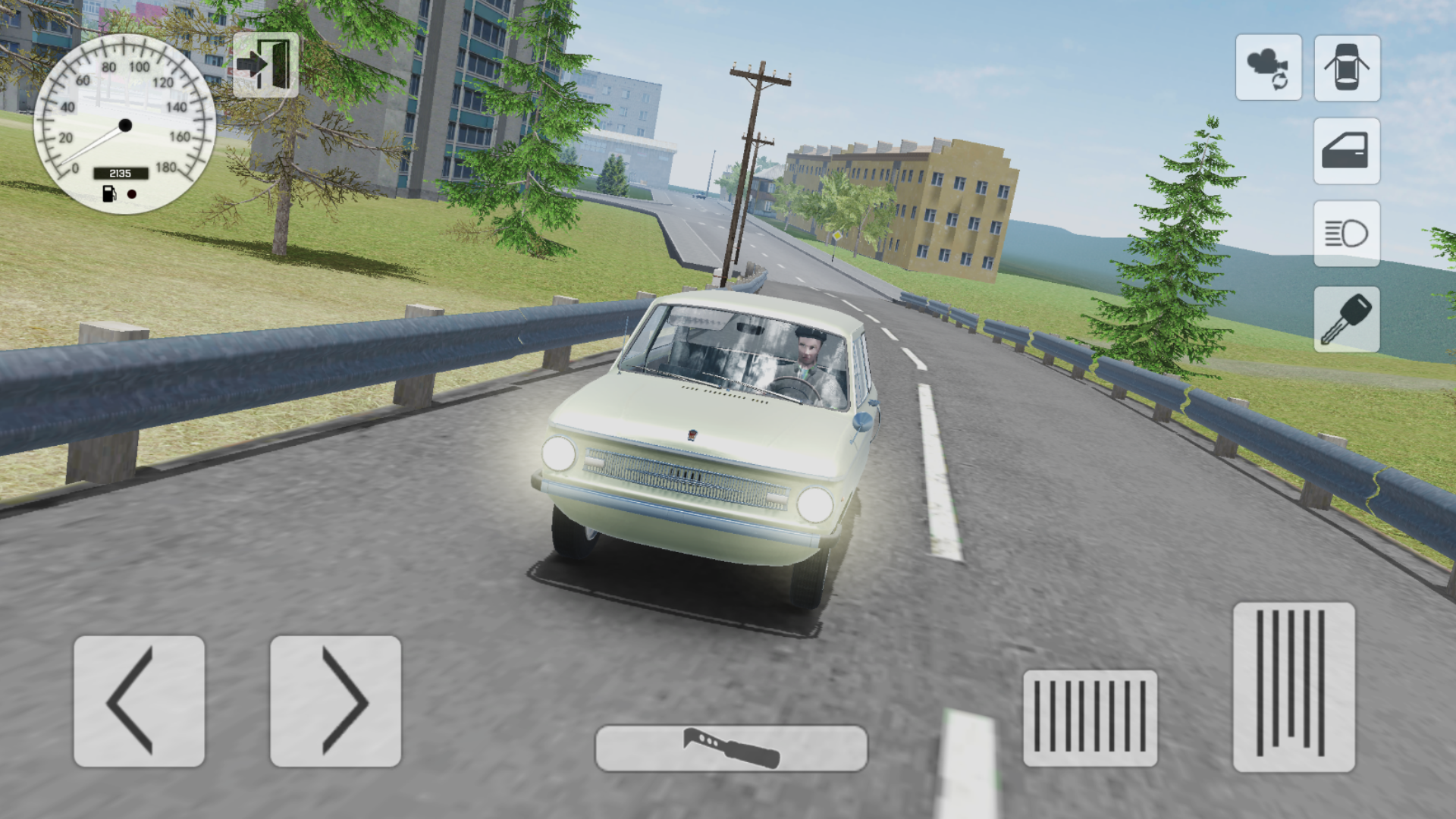
Task: Click the headlight beam icon
Action: (x=1346, y=234)
